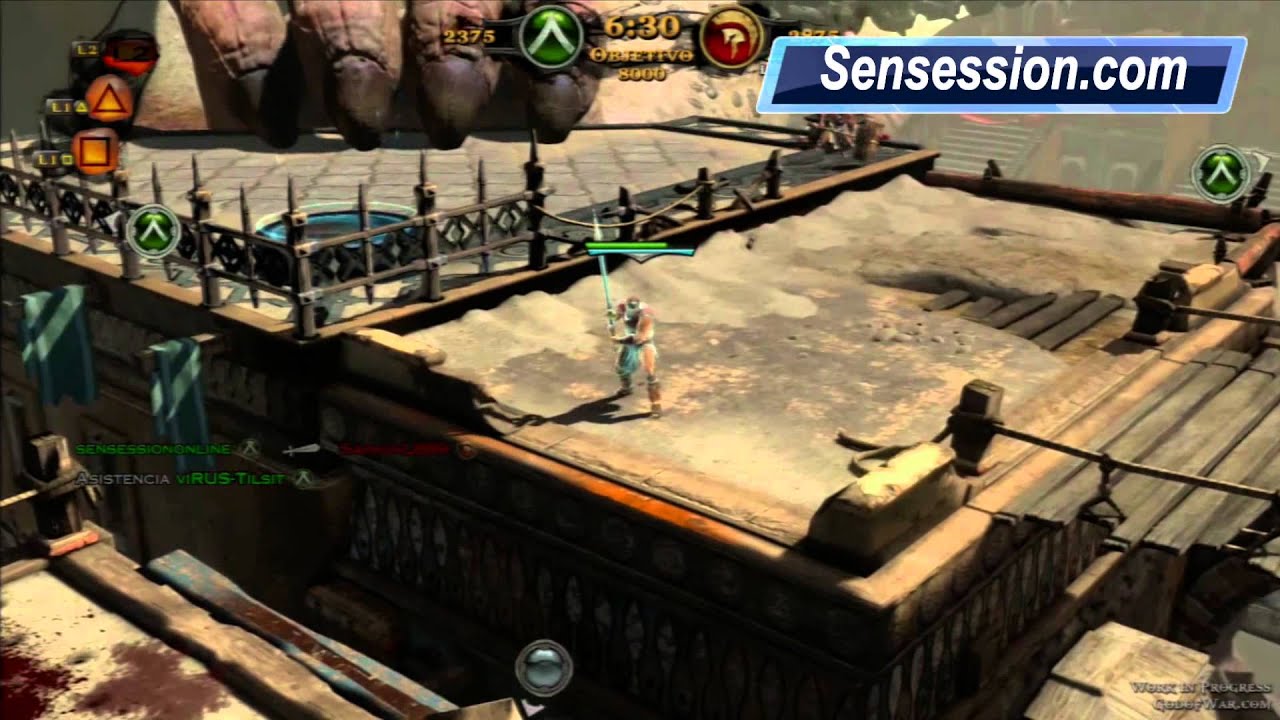Select the L2 spell ability icon
This screenshot has height=720, width=1280.
pos(128,49)
